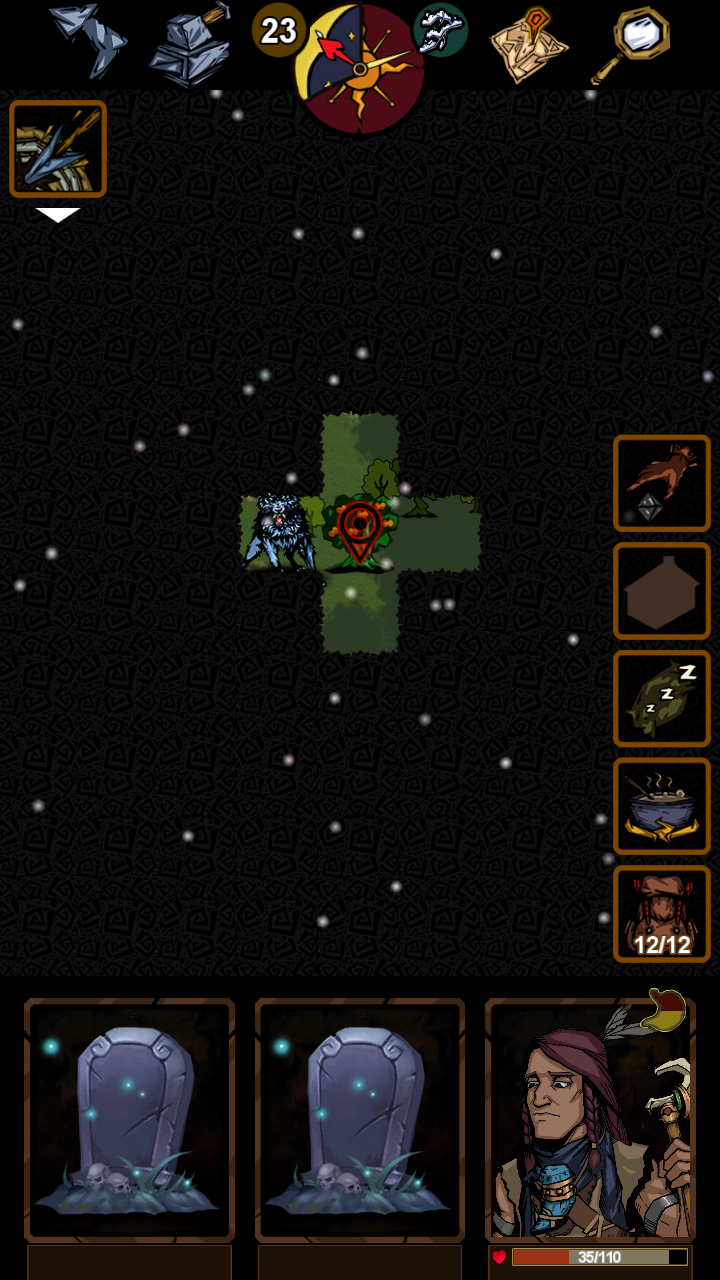
Task: Open the backpack showing 12/12
Action: click(x=662, y=914)
